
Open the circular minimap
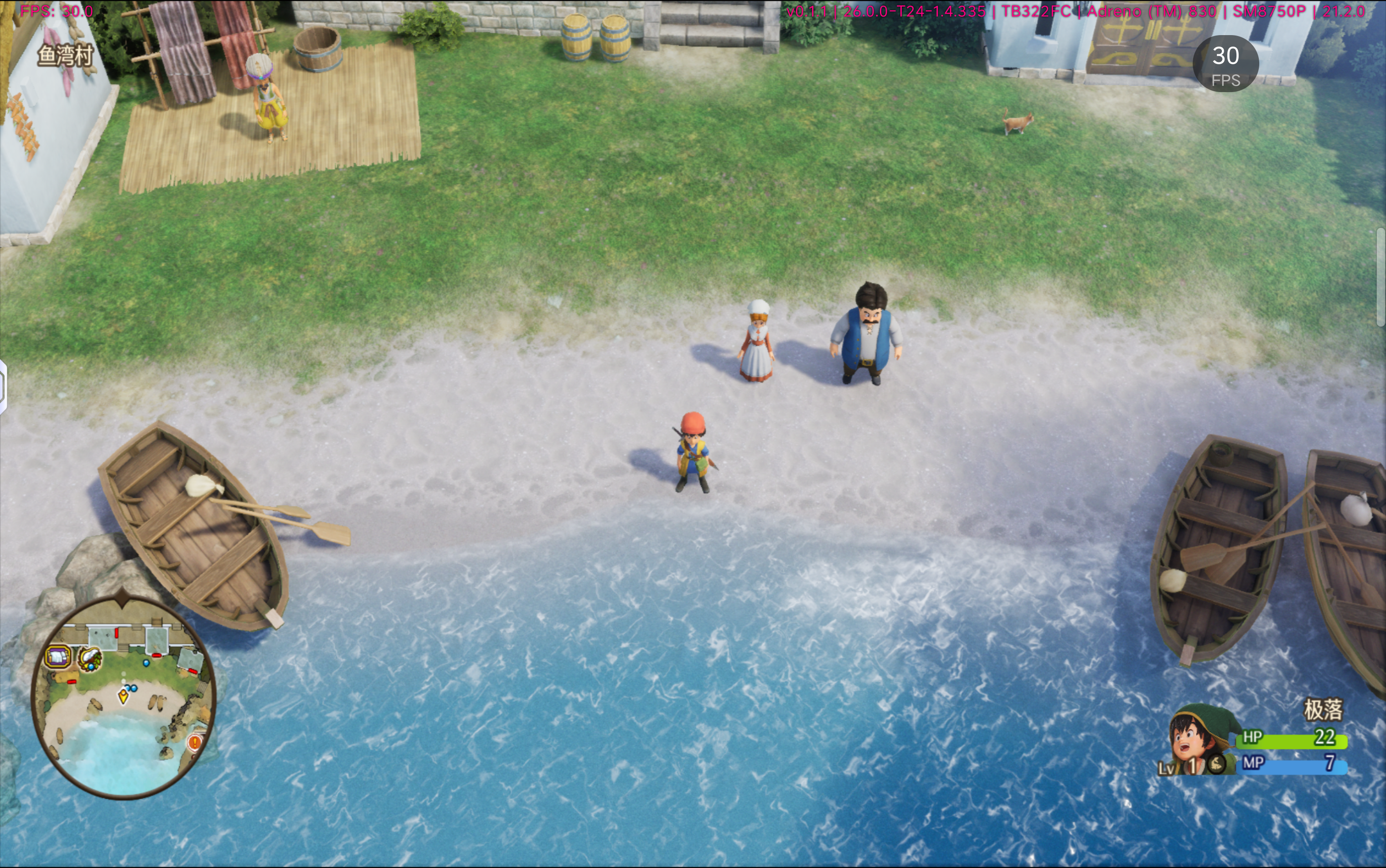click(x=124, y=697)
